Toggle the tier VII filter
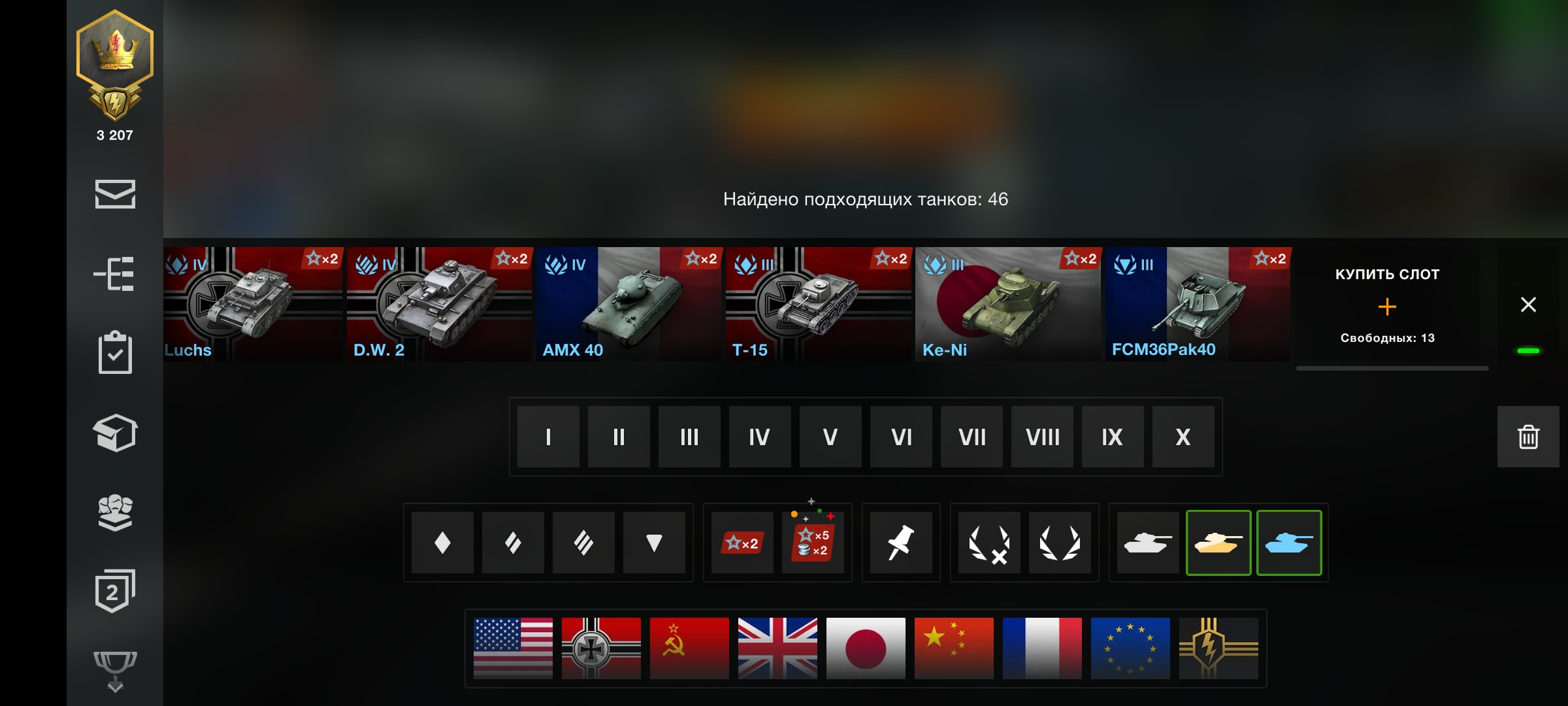This screenshot has width=1568, height=706. tap(972, 437)
